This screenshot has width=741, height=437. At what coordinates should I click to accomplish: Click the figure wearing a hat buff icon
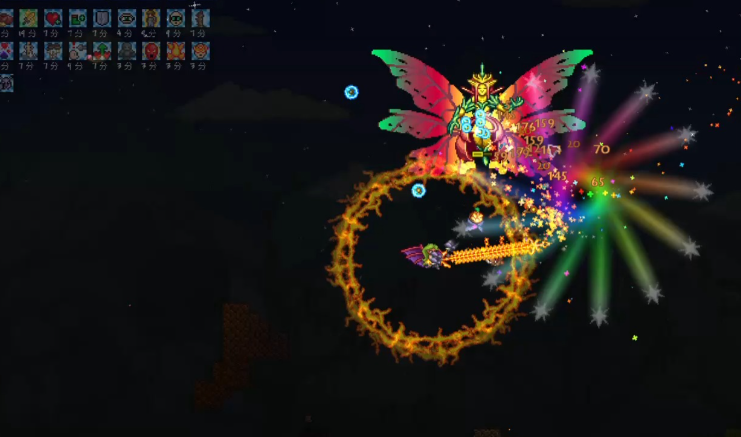click(x=53, y=50)
